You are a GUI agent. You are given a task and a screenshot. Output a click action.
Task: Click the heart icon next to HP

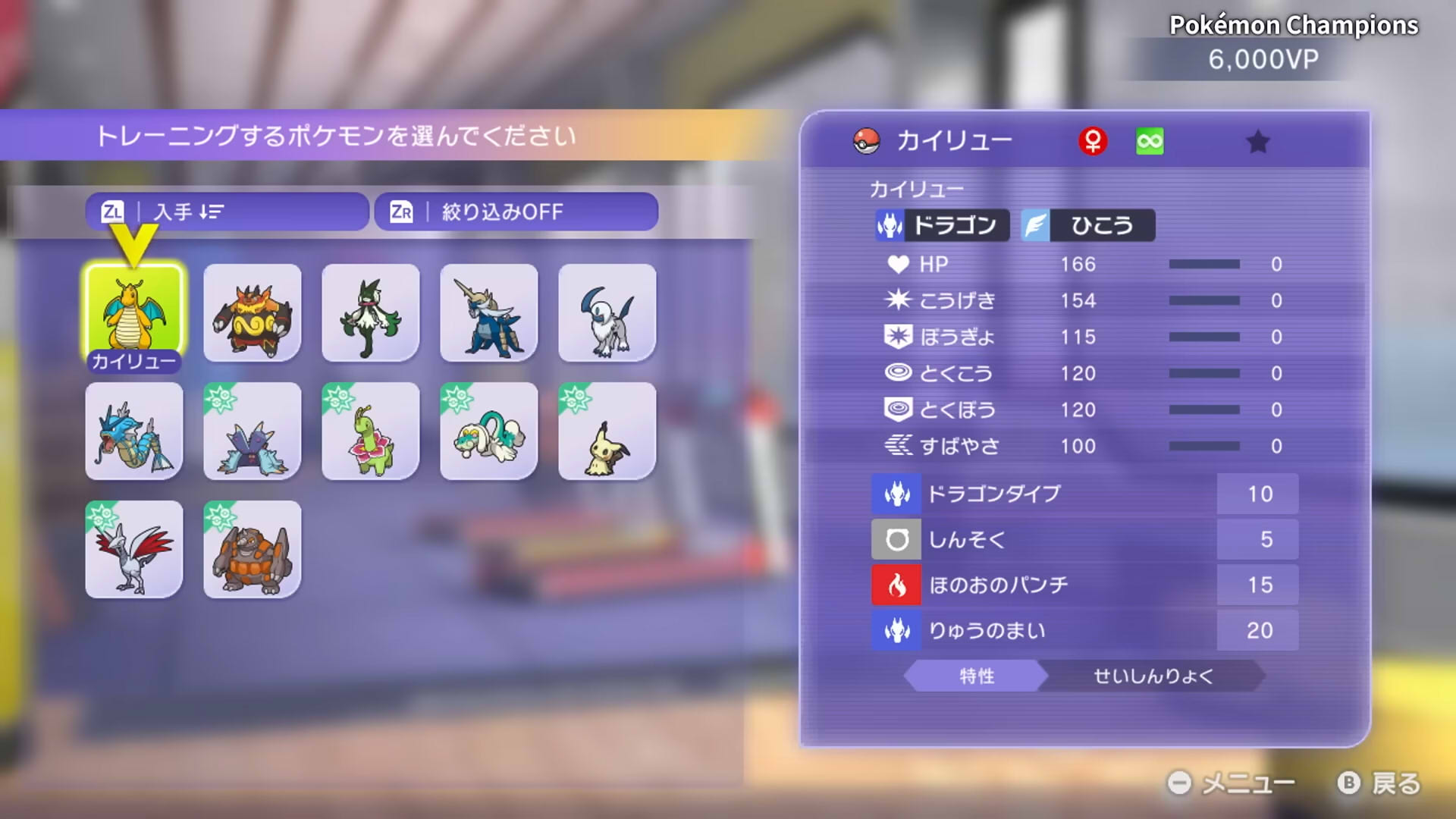pyautogui.click(x=899, y=264)
